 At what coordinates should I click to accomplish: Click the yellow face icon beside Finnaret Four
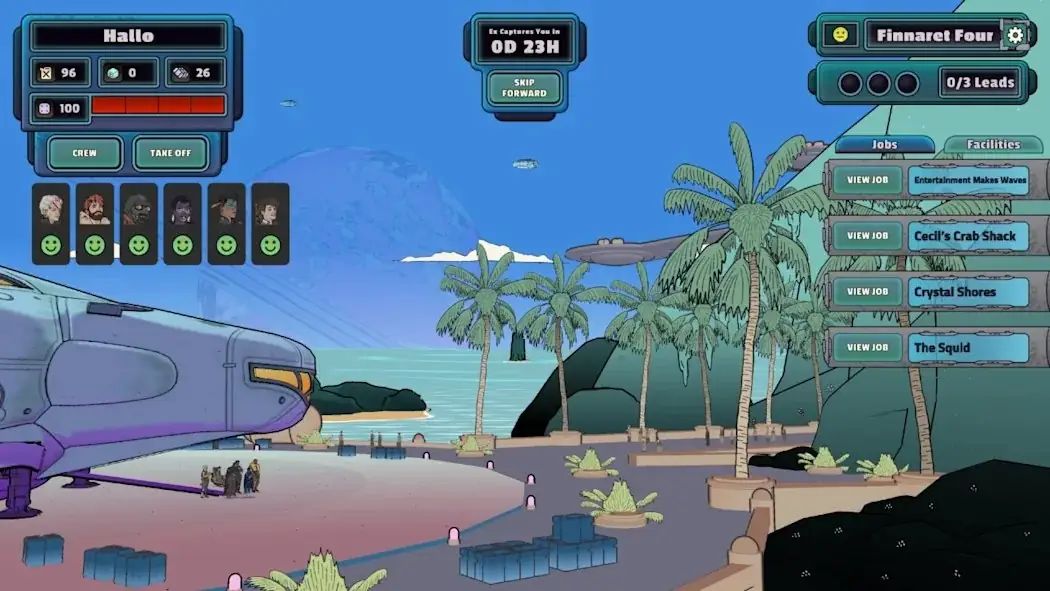pyautogui.click(x=840, y=35)
